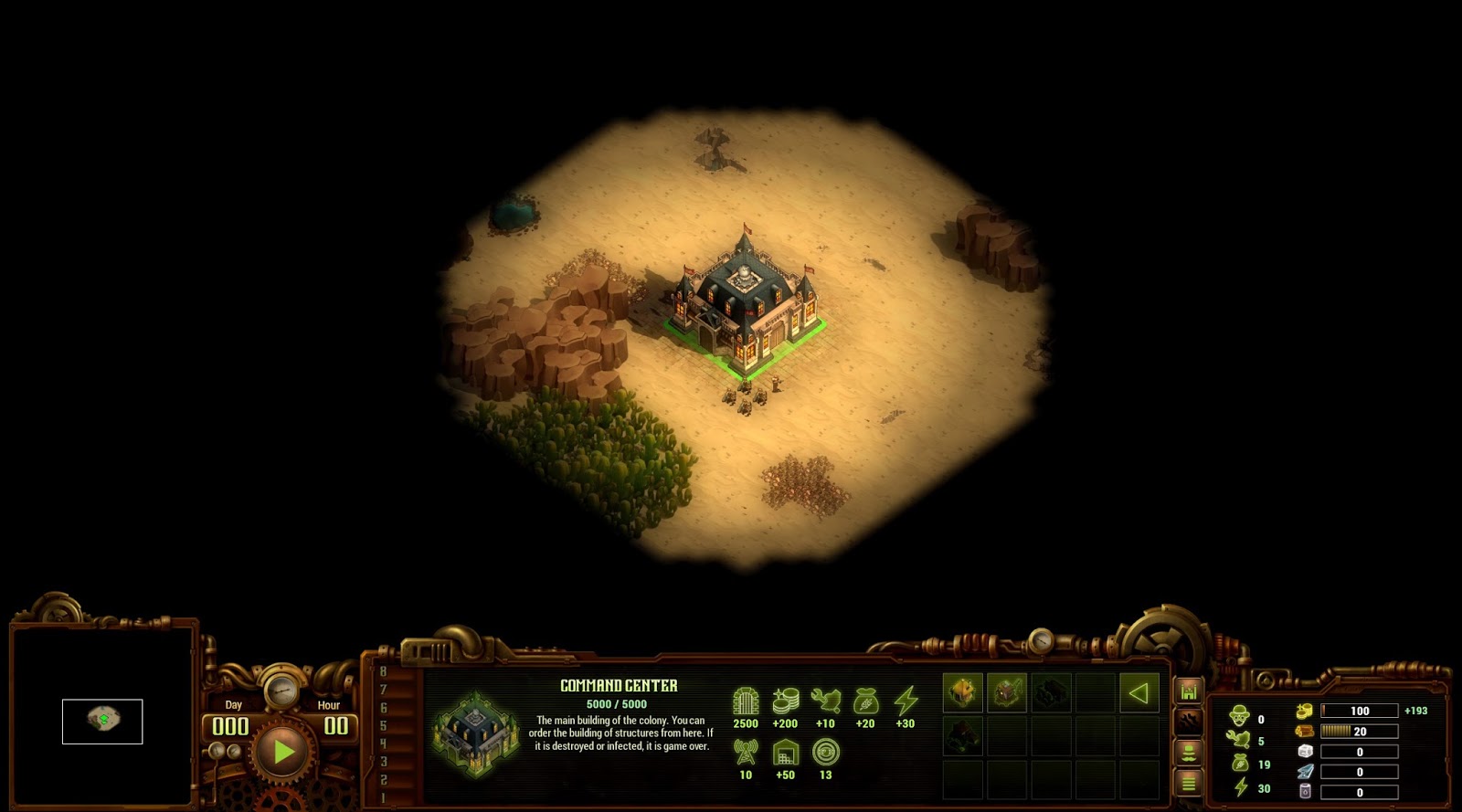This screenshot has width=1462, height=812.
Task: Click the Command Center portrait
Action: 475,733
